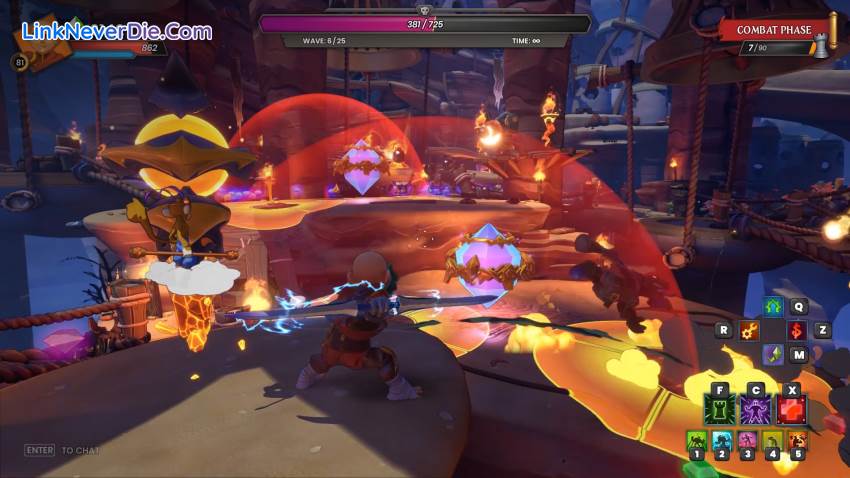This screenshot has width=850, height=478.
Task: Trigger the red cross heal ability
Action: [792, 409]
